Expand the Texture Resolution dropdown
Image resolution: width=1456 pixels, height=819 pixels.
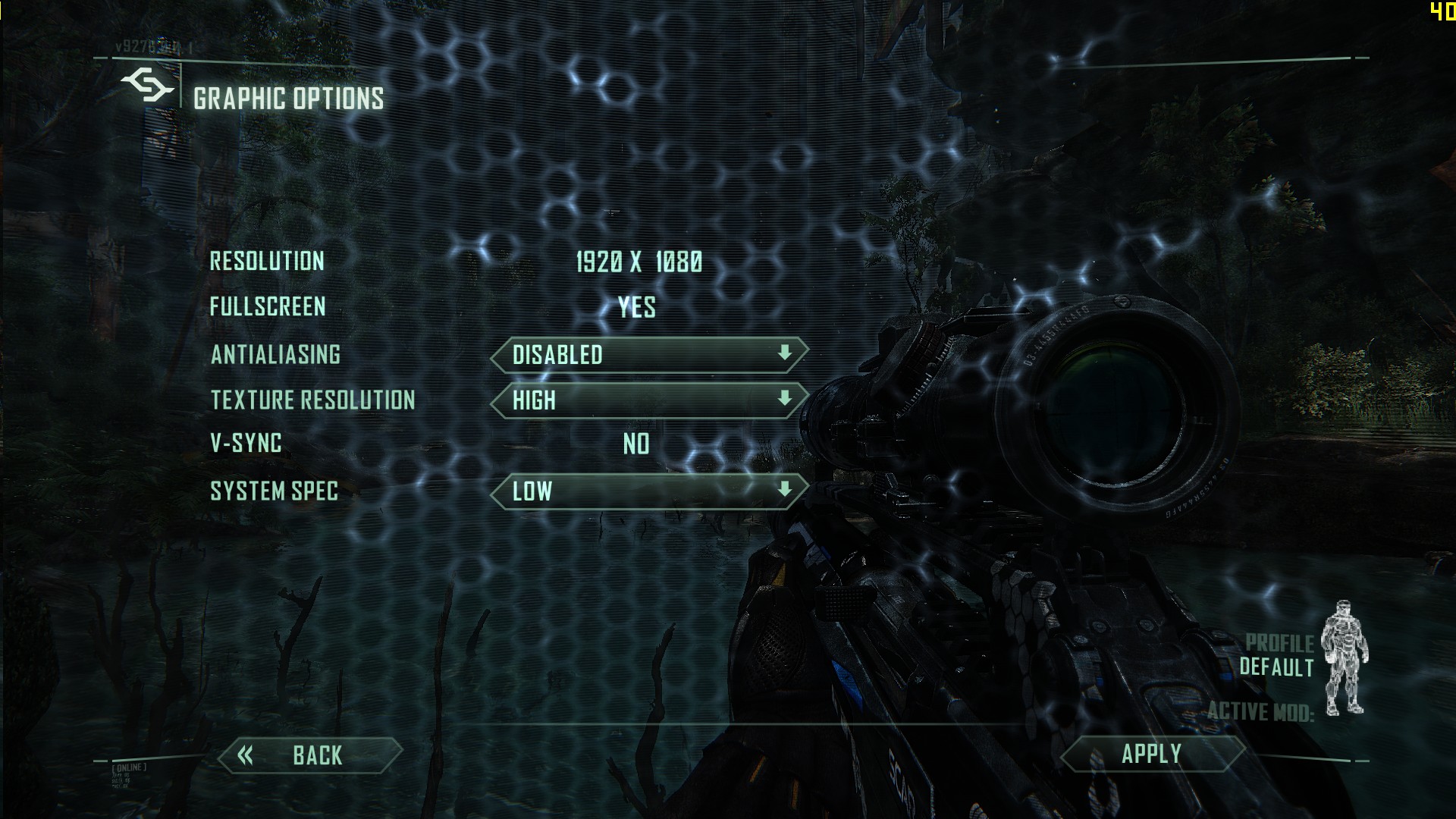(x=649, y=400)
